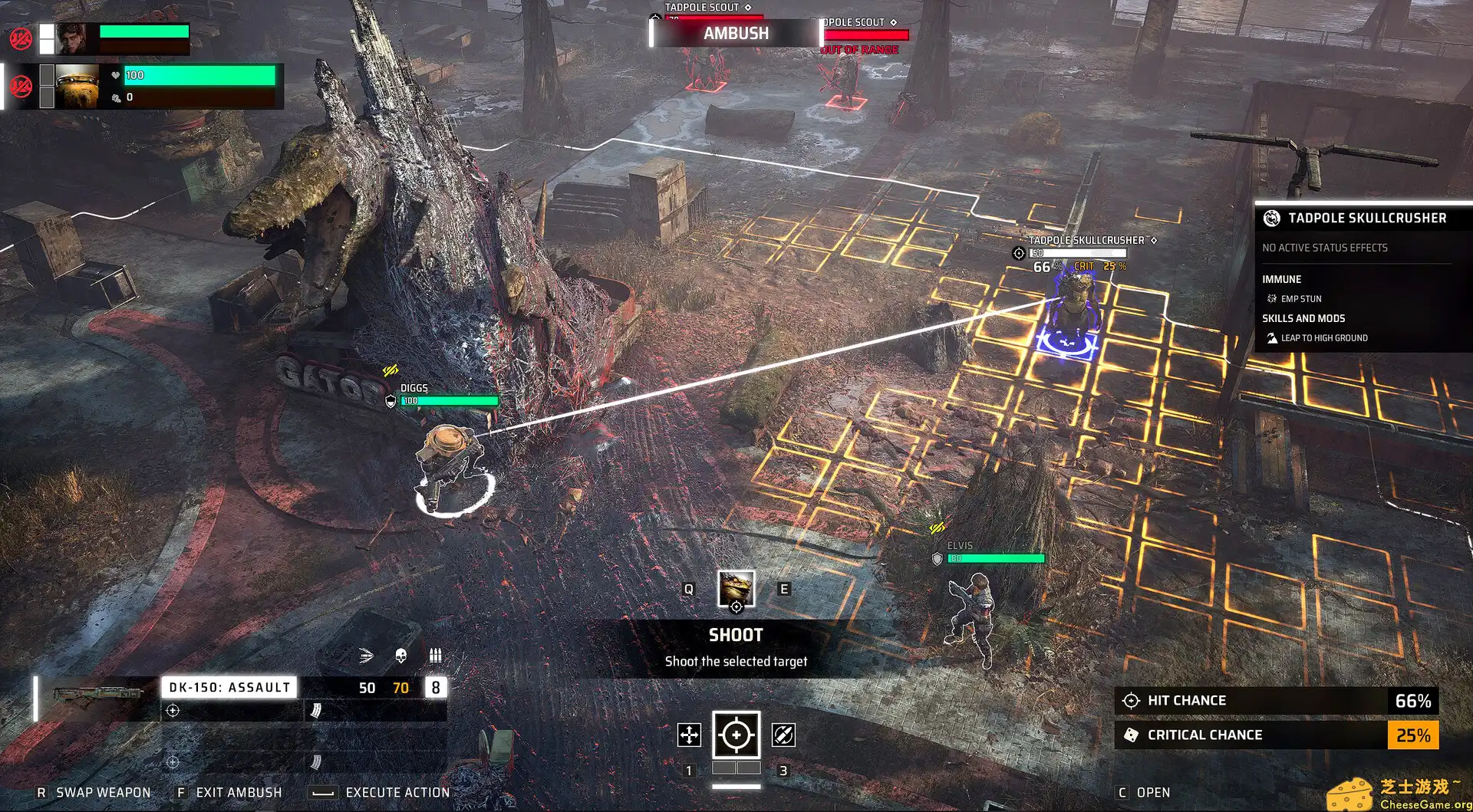
Task: Select the Shoot crosshair action
Action: point(736,735)
